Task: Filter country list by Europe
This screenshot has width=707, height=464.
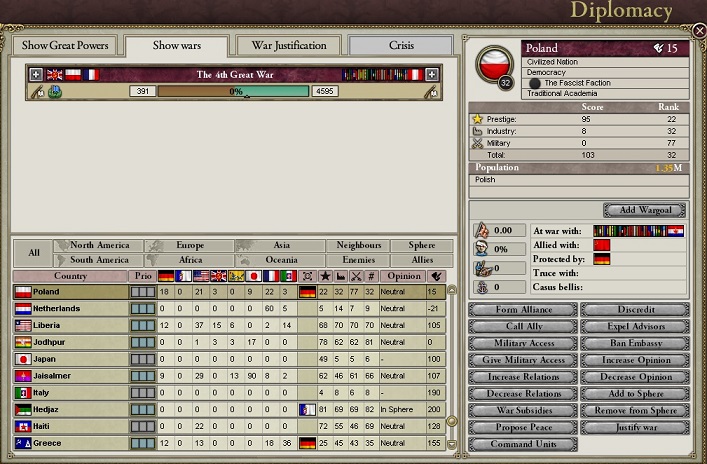Action: [189, 245]
